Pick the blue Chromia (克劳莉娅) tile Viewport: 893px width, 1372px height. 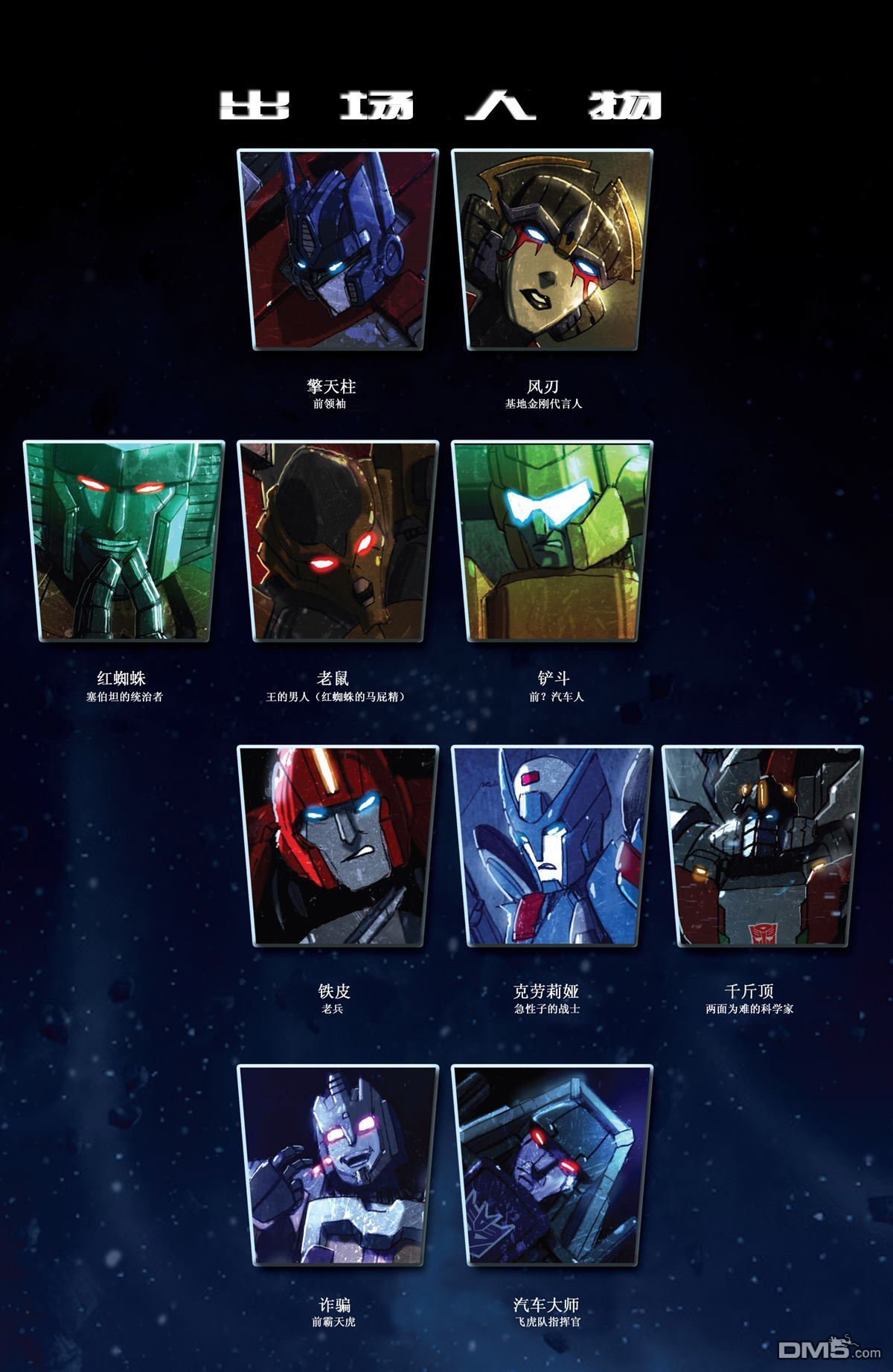click(552, 846)
